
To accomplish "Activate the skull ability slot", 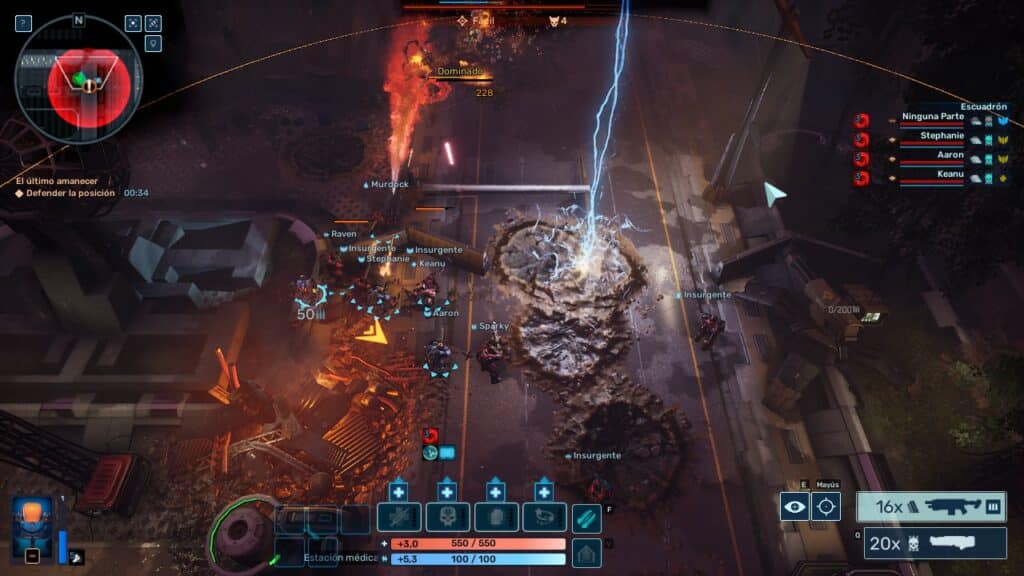I will 447,517.
